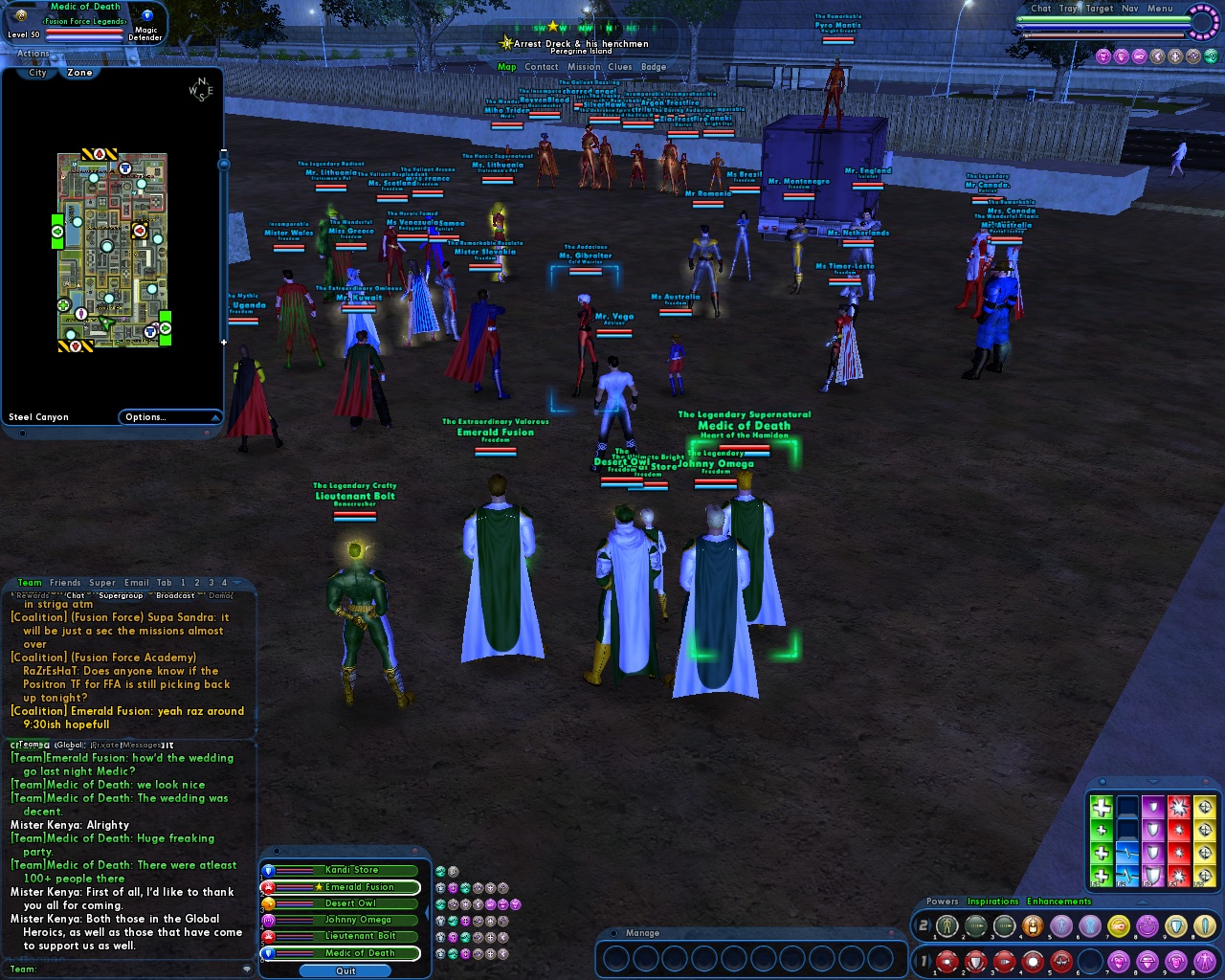Open the chat tab overflow arrow next to Tab 4
Viewport: 1225px width, 980px height.
pyautogui.click(x=235, y=583)
